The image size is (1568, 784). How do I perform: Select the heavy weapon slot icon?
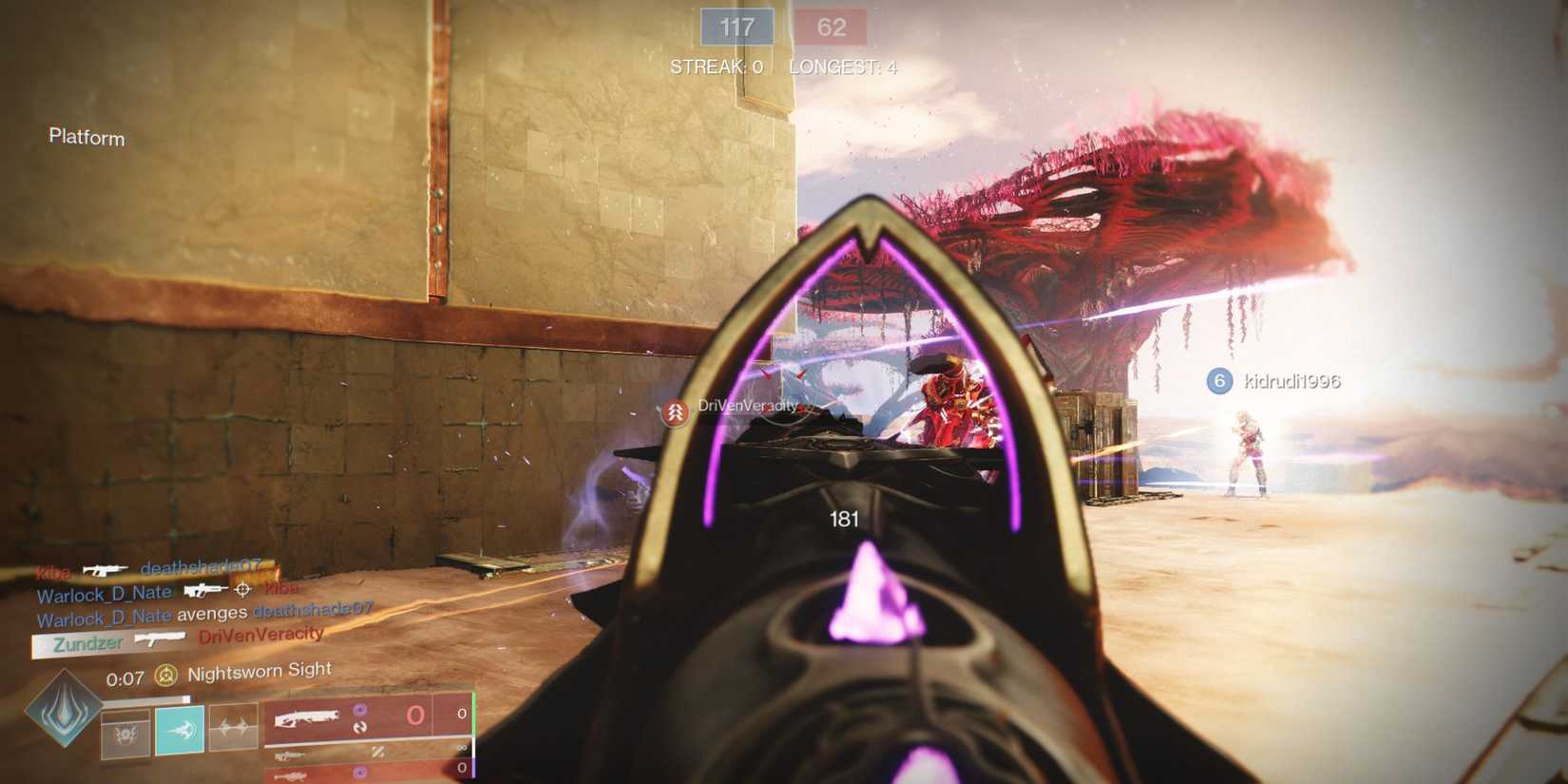(x=292, y=775)
